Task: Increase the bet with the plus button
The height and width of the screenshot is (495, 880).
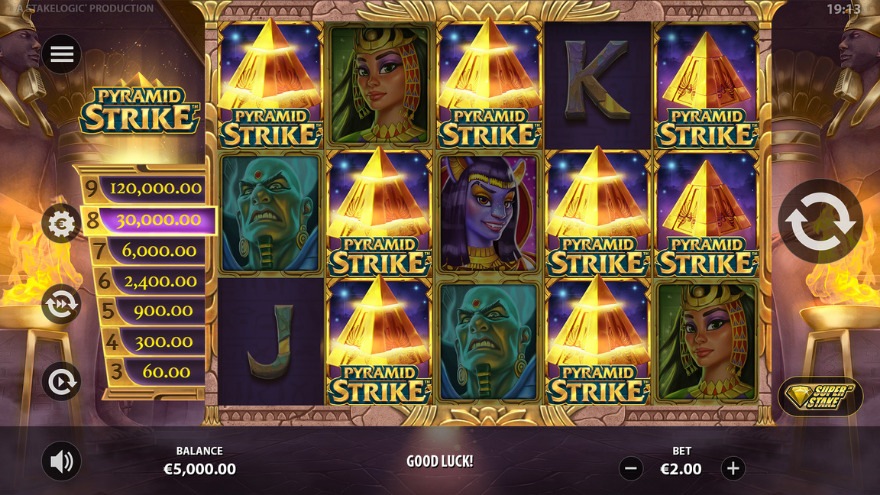Action: [x=733, y=468]
